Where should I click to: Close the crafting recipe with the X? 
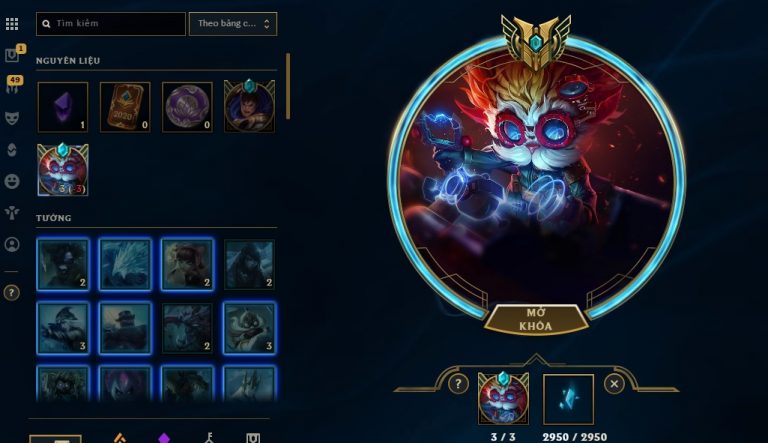[x=614, y=383]
